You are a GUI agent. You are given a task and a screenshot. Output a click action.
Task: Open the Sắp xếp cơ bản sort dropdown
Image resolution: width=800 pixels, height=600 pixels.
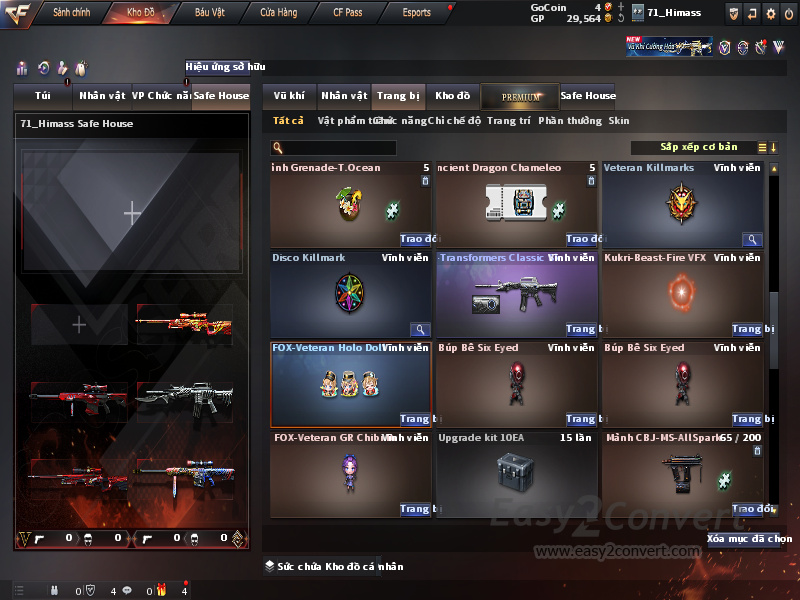(x=698, y=147)
